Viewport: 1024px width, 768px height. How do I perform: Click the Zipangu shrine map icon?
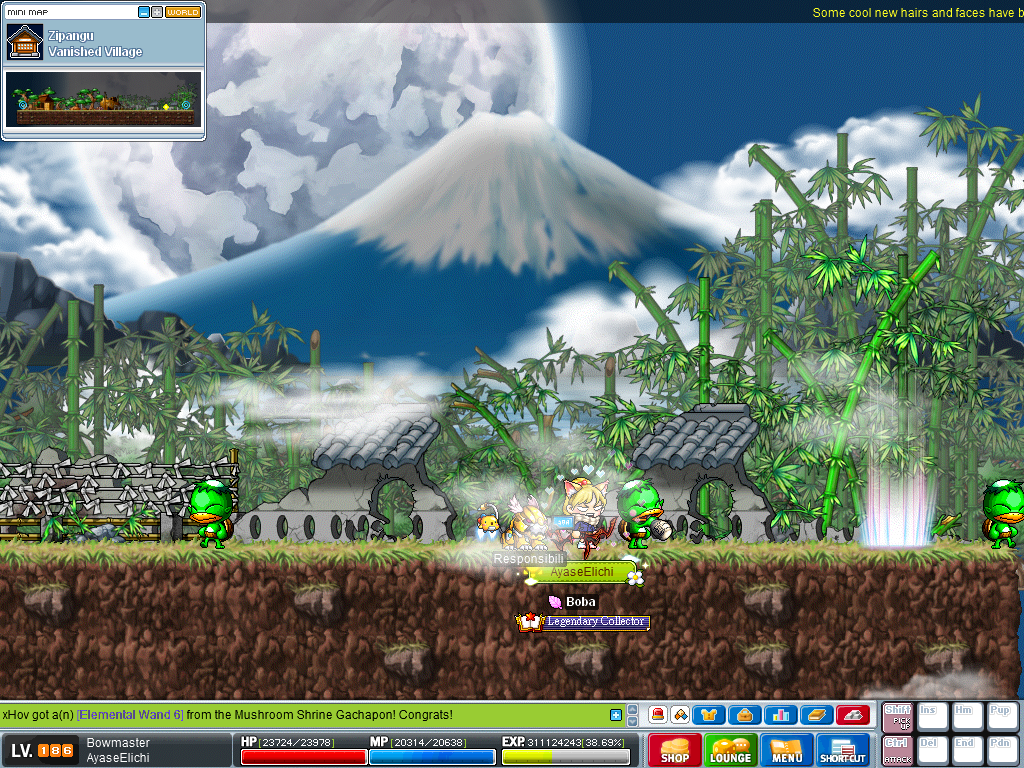tap(25, 43)
